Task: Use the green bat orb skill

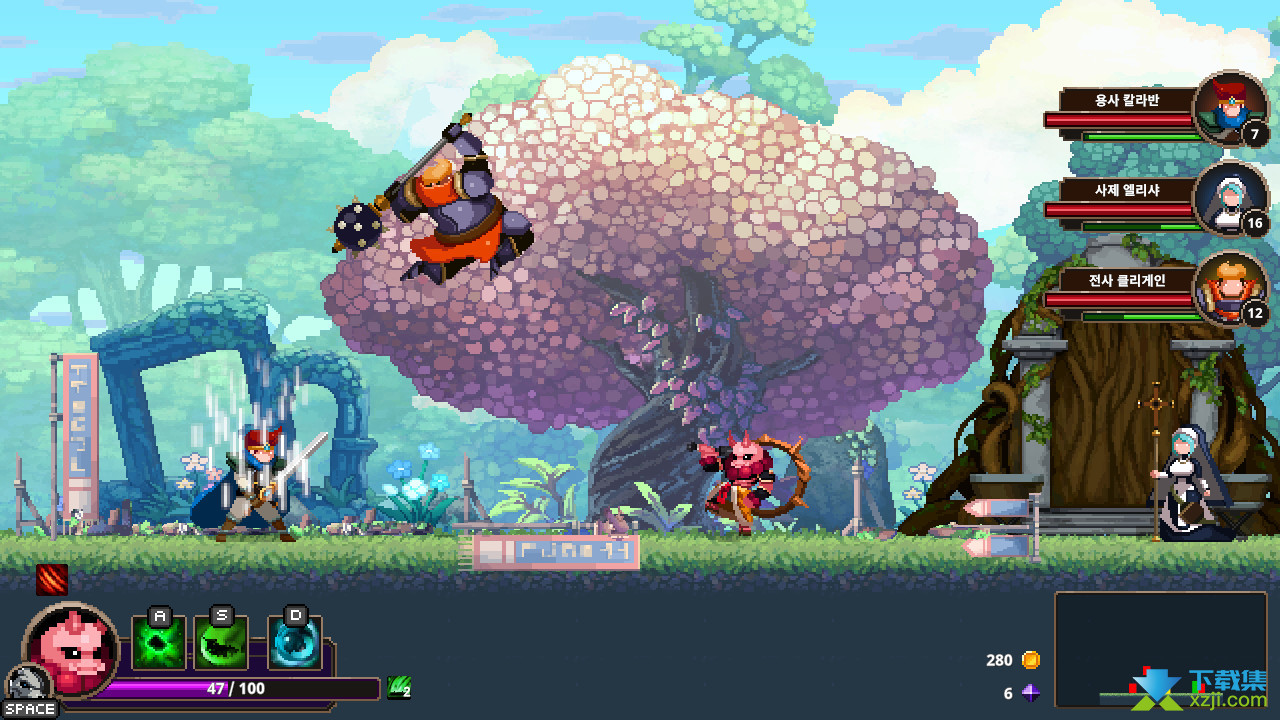Action: [221, 643]
